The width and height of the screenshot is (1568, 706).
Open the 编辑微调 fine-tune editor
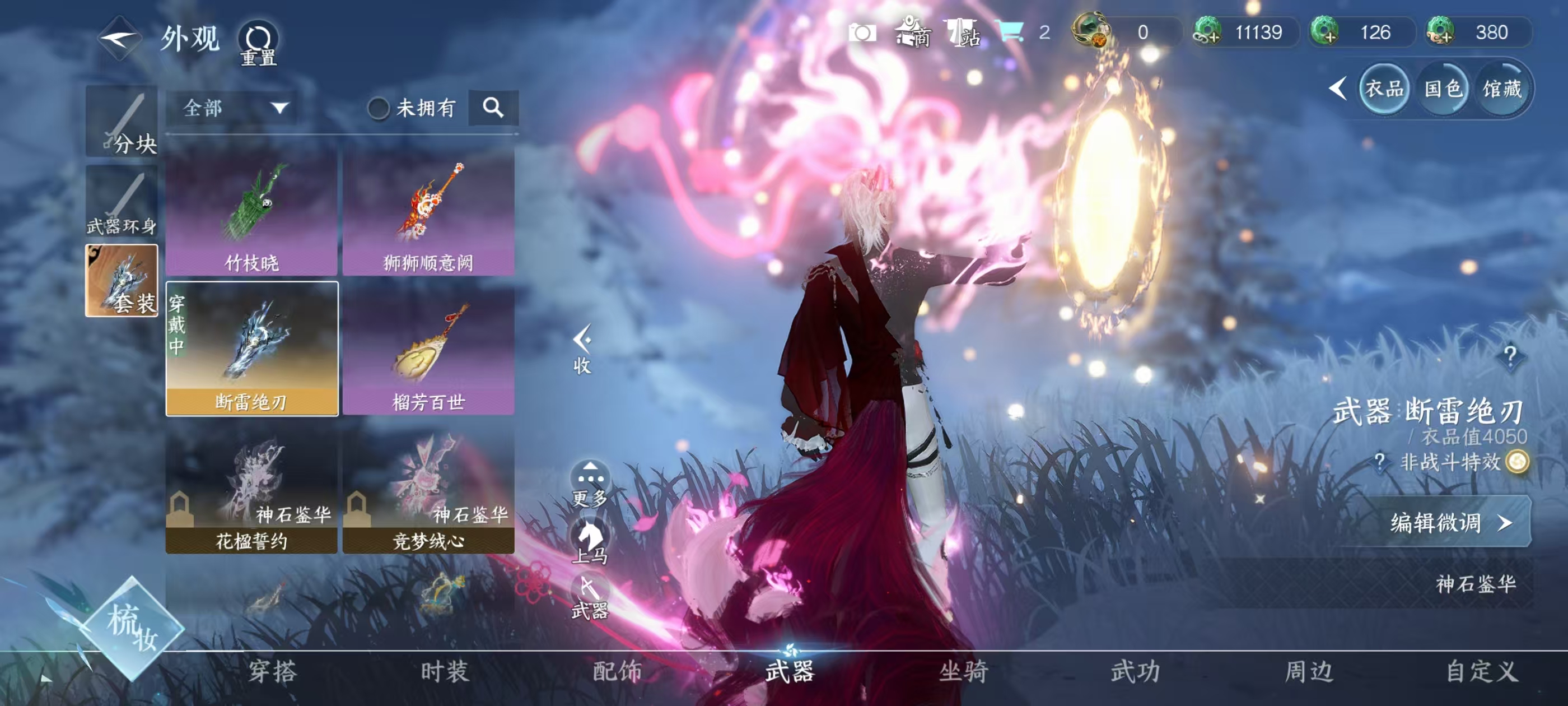coord(1449,522)
